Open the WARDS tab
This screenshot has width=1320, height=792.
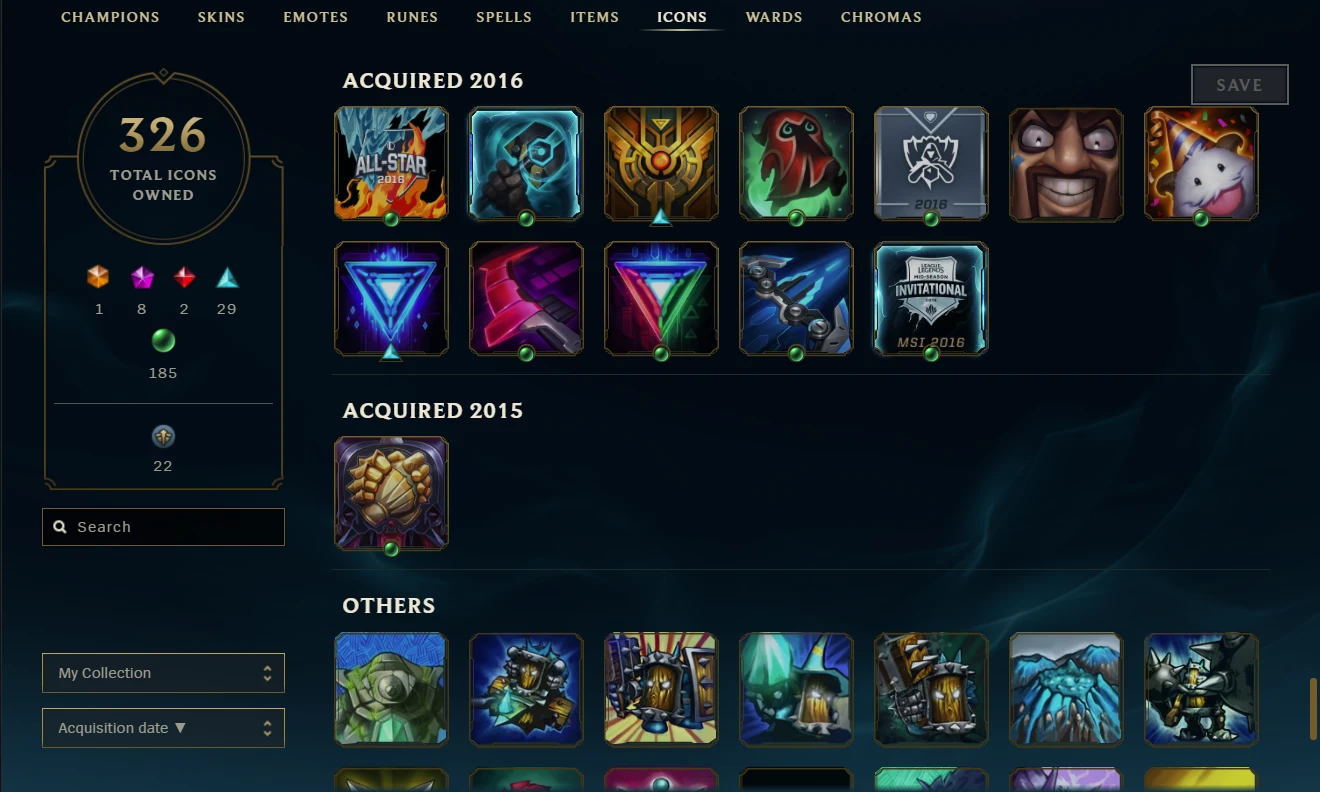(x=774, y=17)
